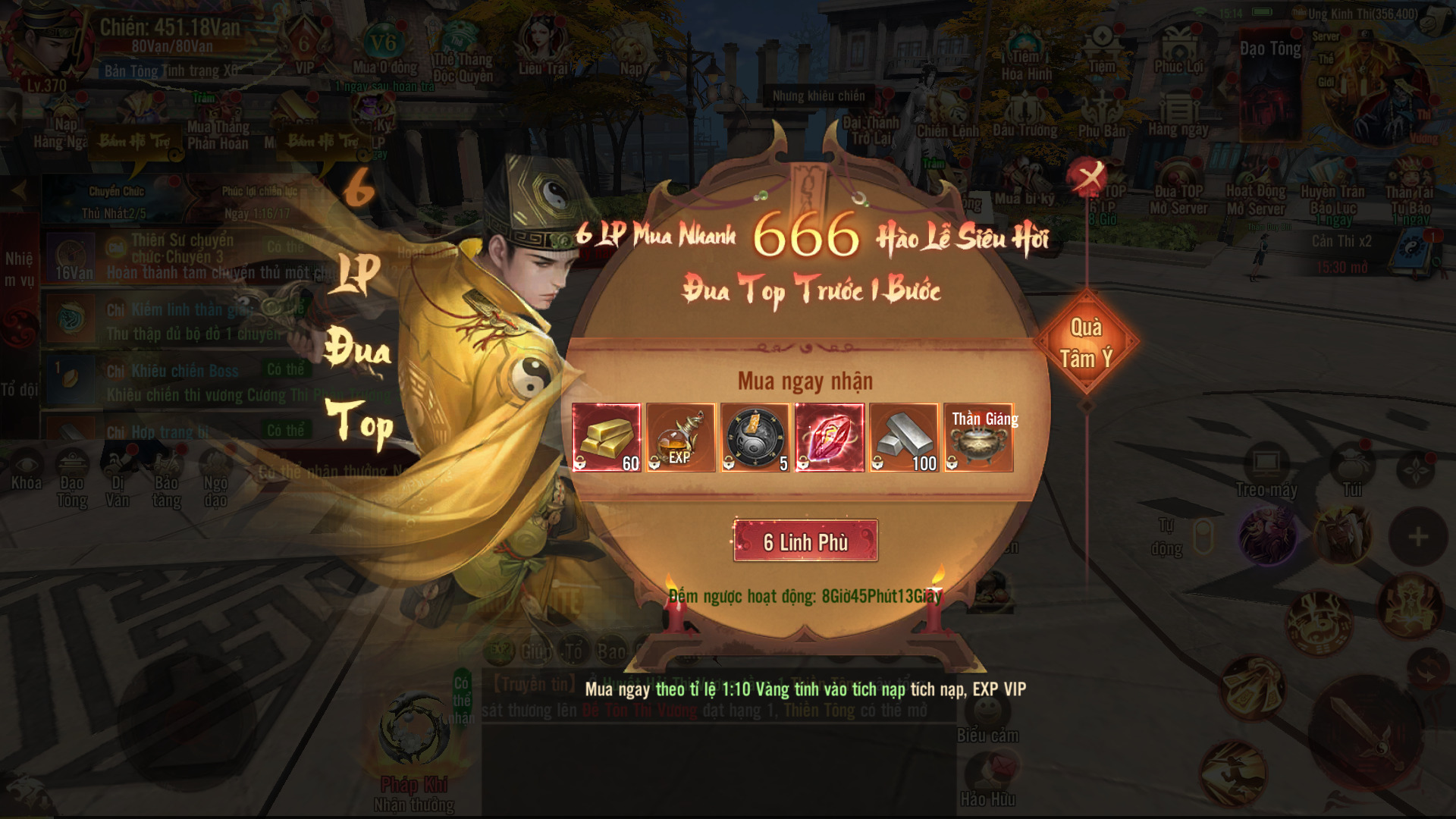
Task: Inspect the EXP potion reward
Action: pos(680,438)
